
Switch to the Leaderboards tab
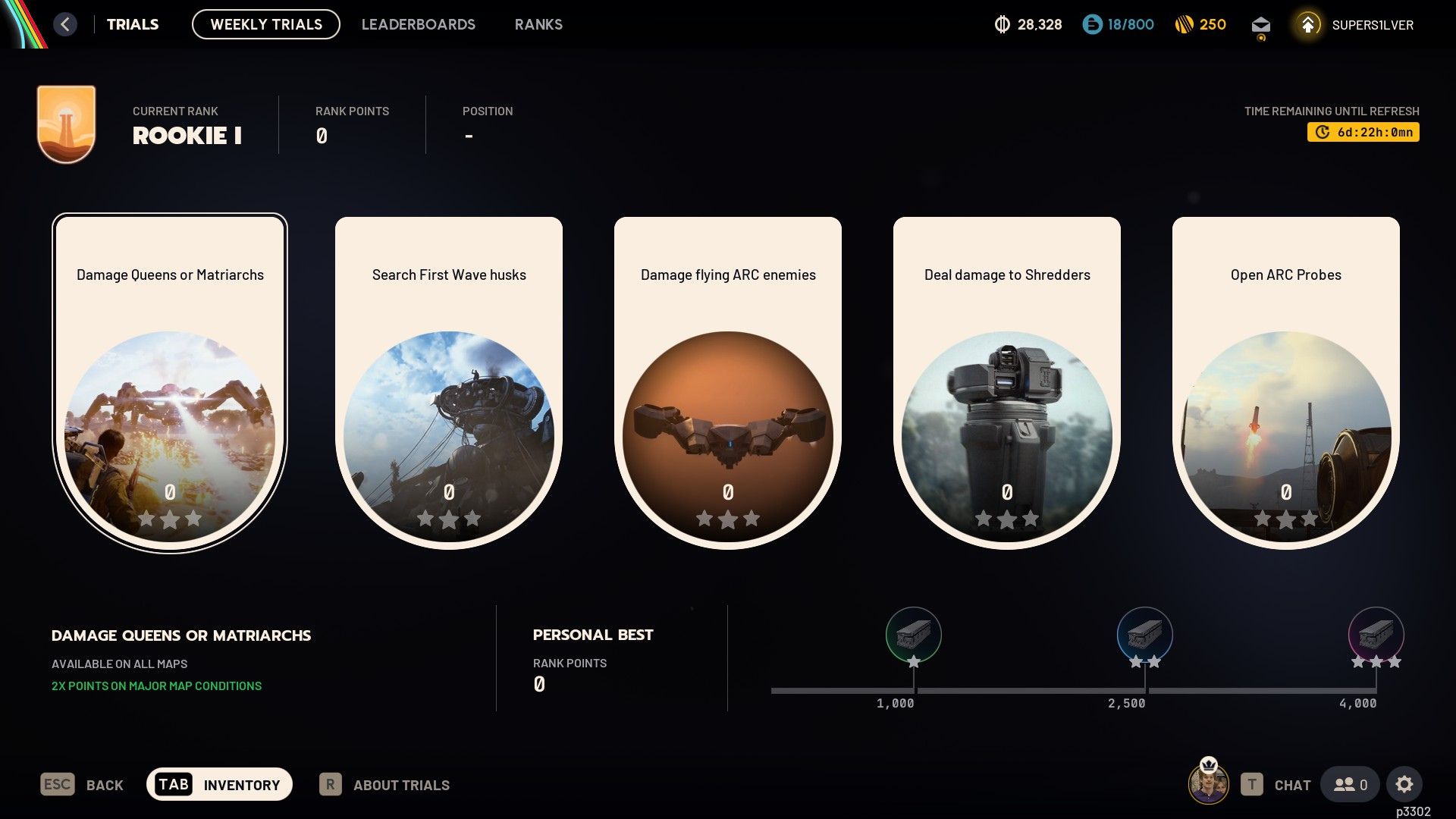[419, 24]
